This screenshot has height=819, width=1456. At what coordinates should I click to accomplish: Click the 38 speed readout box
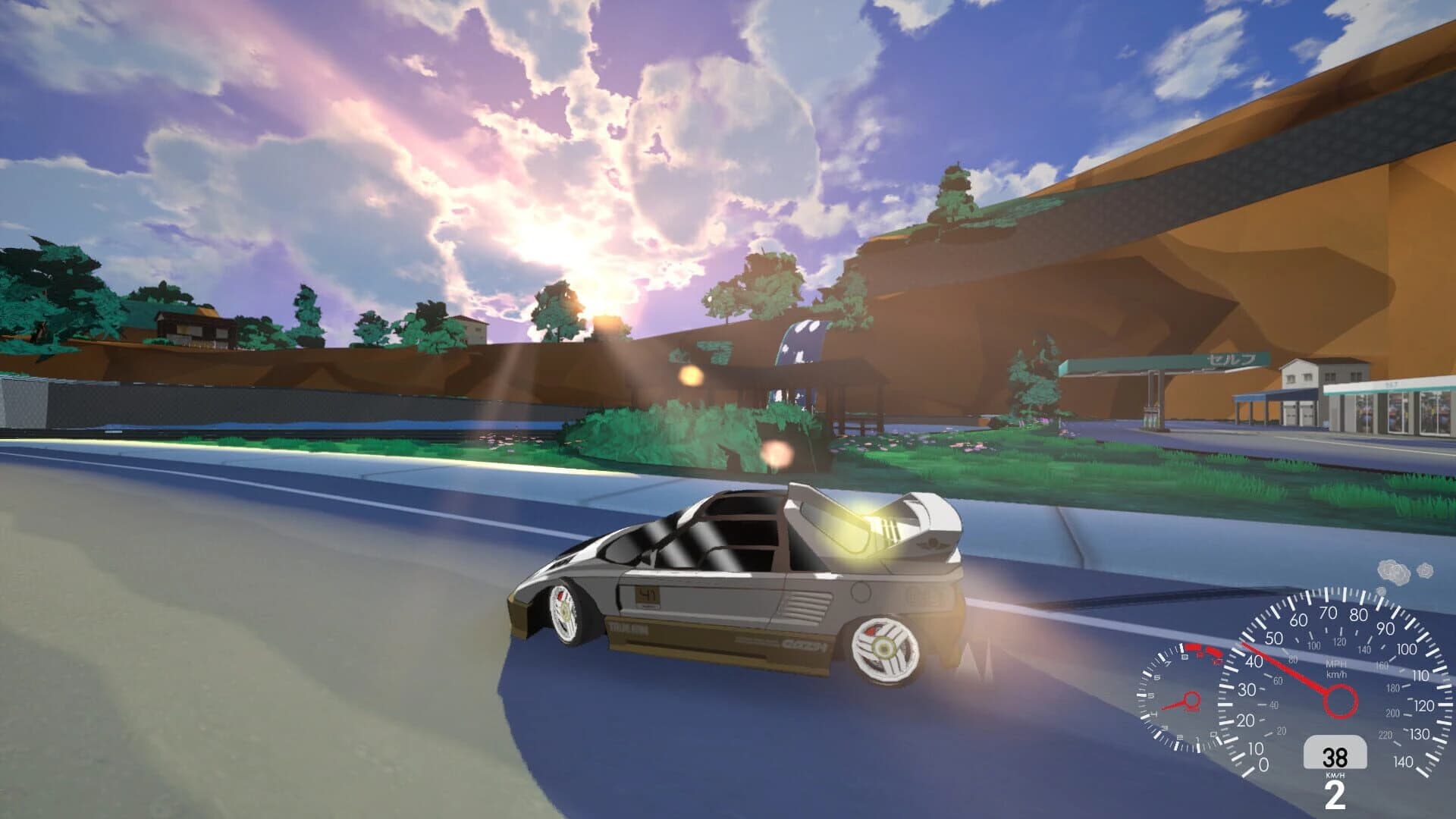tap(1336, 755)
